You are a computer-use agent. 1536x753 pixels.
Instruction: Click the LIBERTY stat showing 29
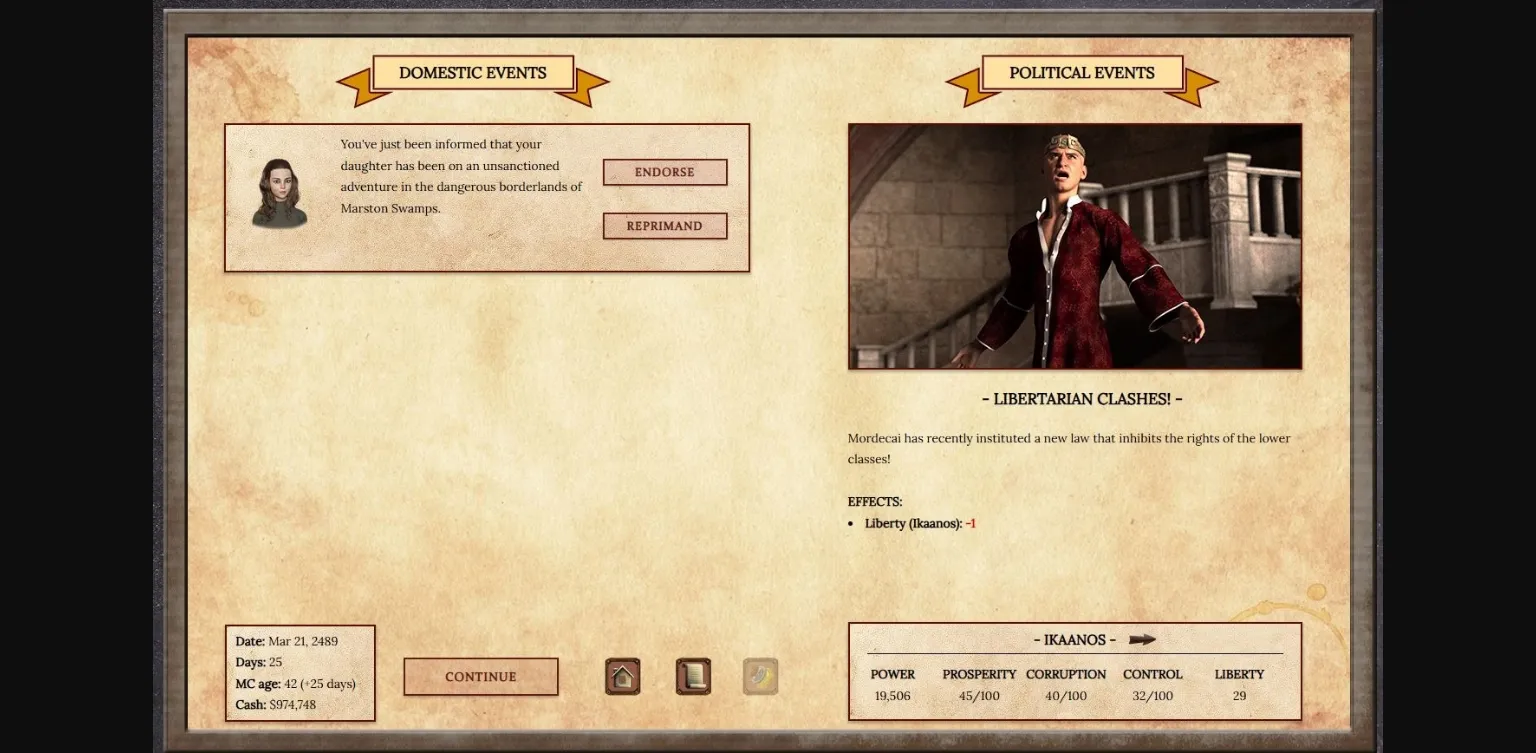click(1239, 695)
